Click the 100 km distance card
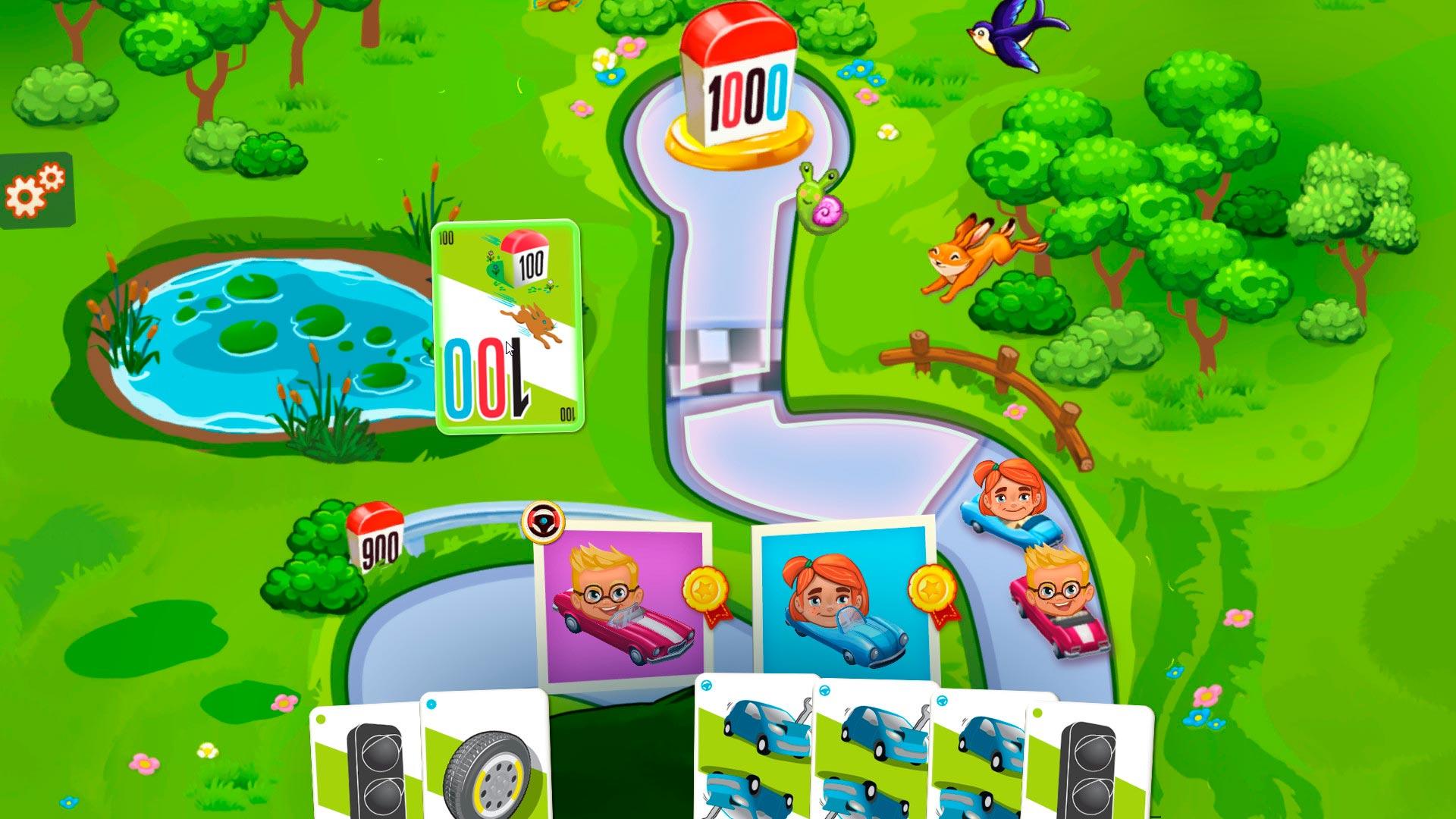1456x819 pixels. pyautogui.click(x=507, y=327)
